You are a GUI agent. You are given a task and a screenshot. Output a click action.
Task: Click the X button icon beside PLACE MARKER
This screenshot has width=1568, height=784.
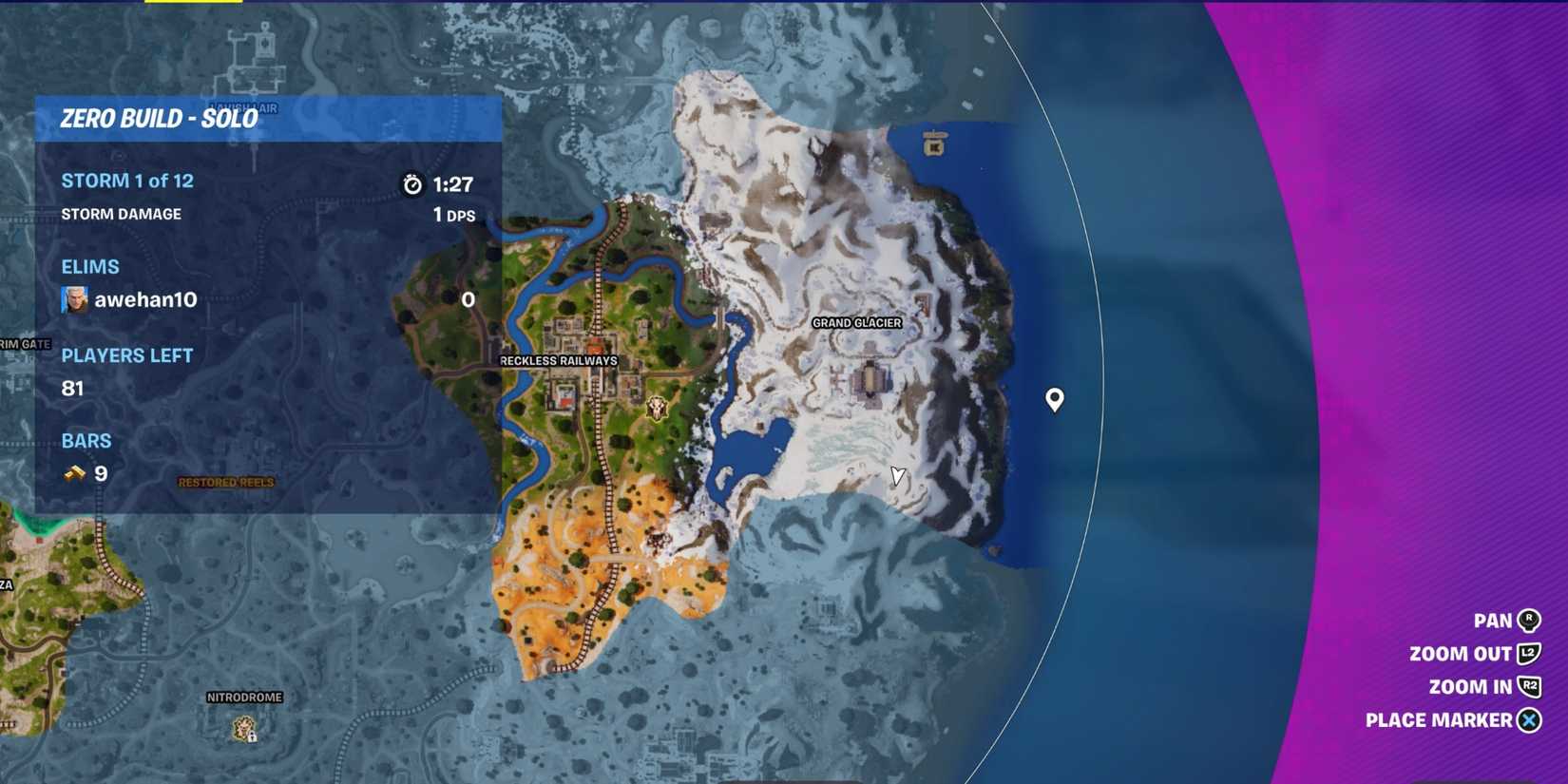click(x=1527, y=719)
